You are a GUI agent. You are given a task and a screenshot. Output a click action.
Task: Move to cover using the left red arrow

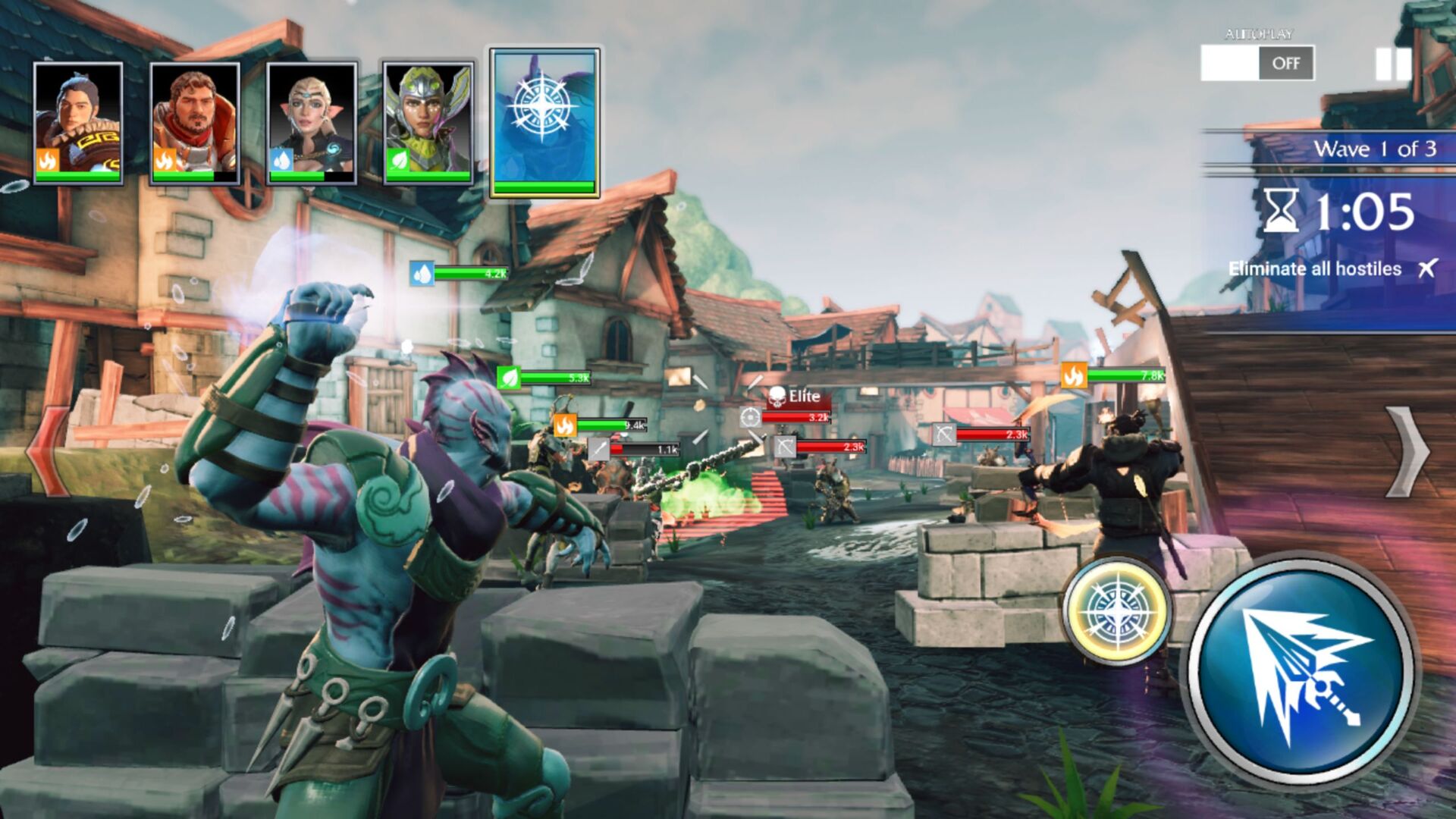click(47, 453)
